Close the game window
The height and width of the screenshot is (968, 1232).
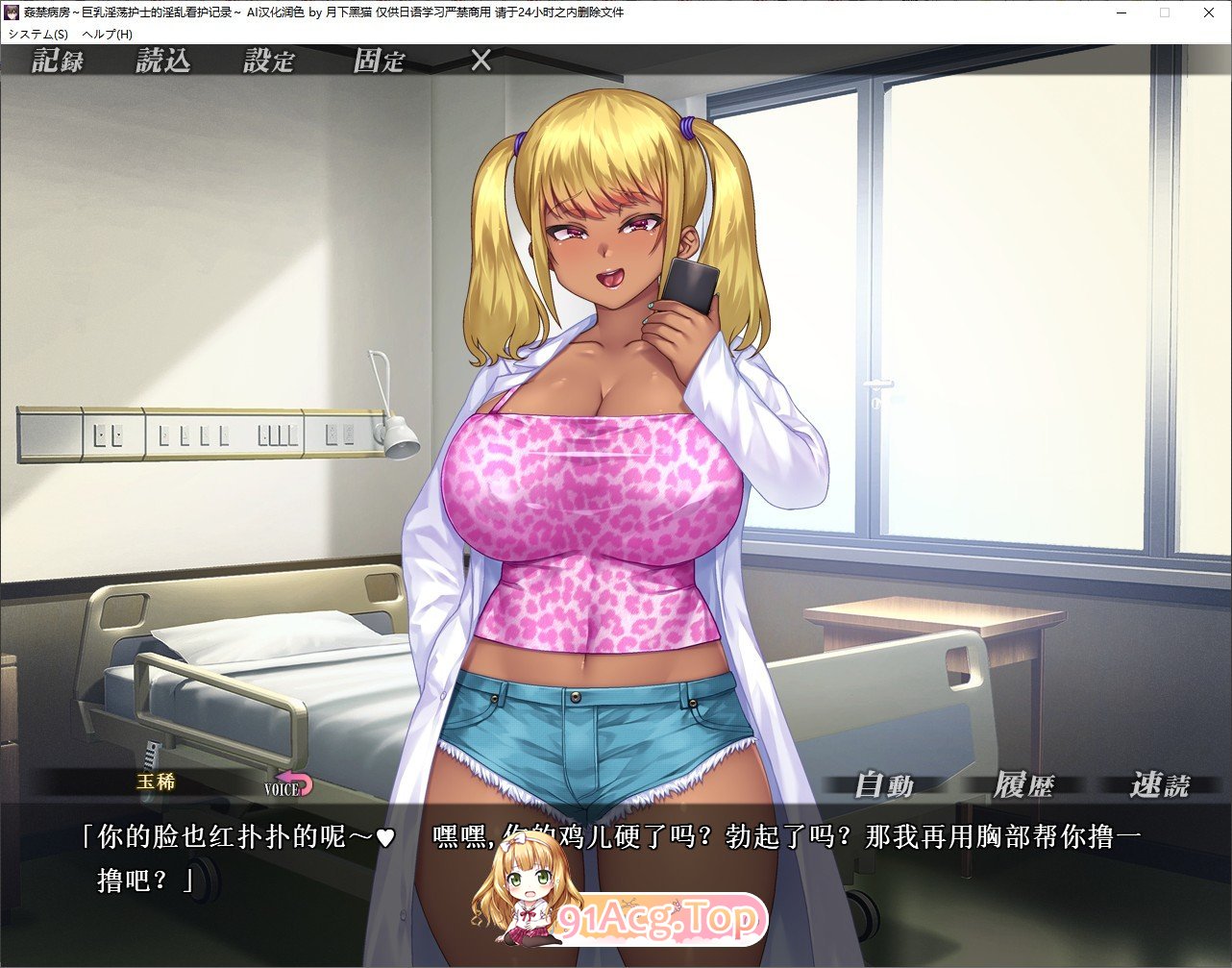coord(1209,12)
